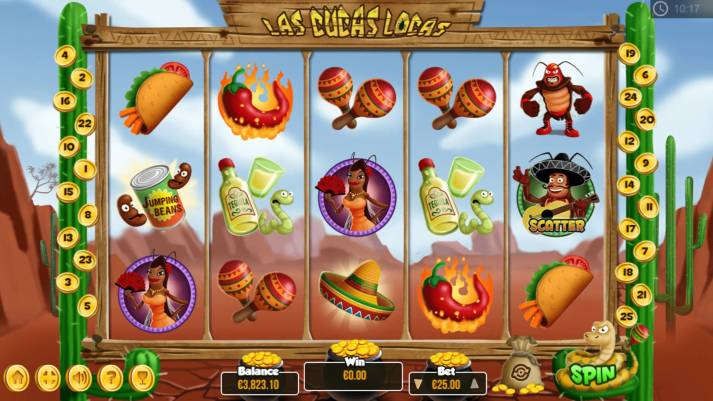Viewport: 713px width, 401px height.
Task: Choose payline coin number 24
Action: [628, 97]
